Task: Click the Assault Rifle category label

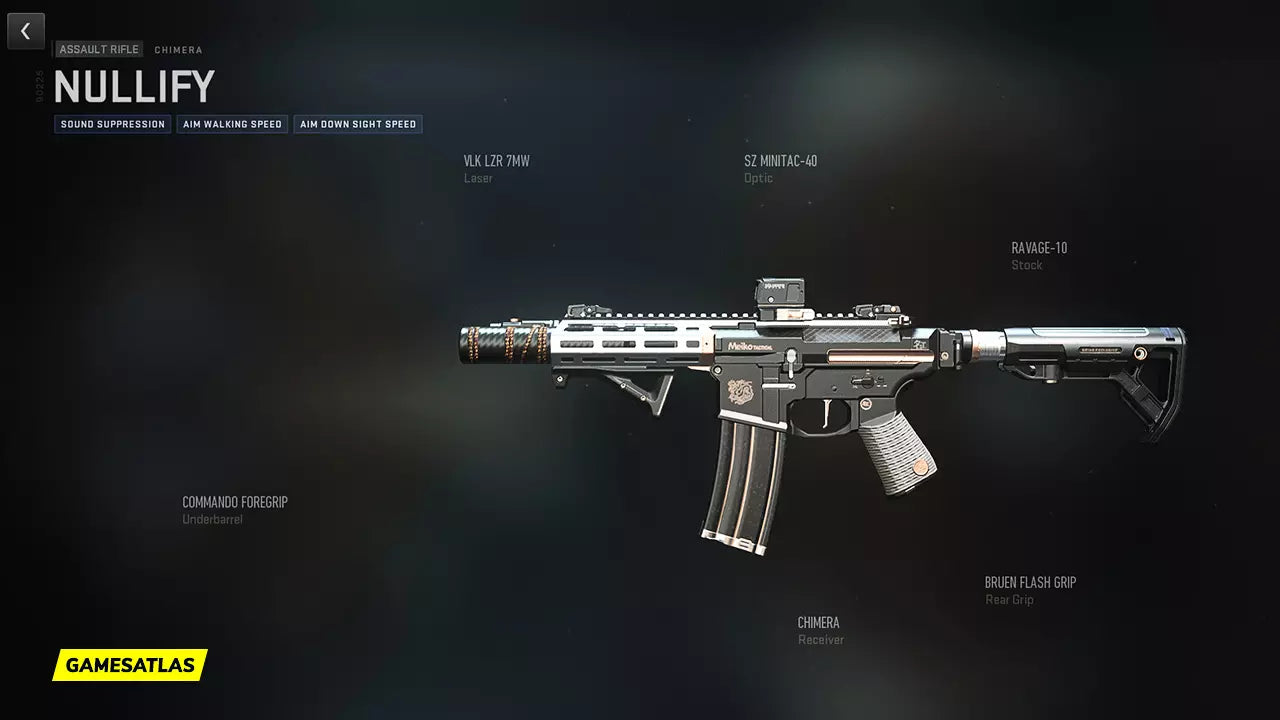Action: 99,50
